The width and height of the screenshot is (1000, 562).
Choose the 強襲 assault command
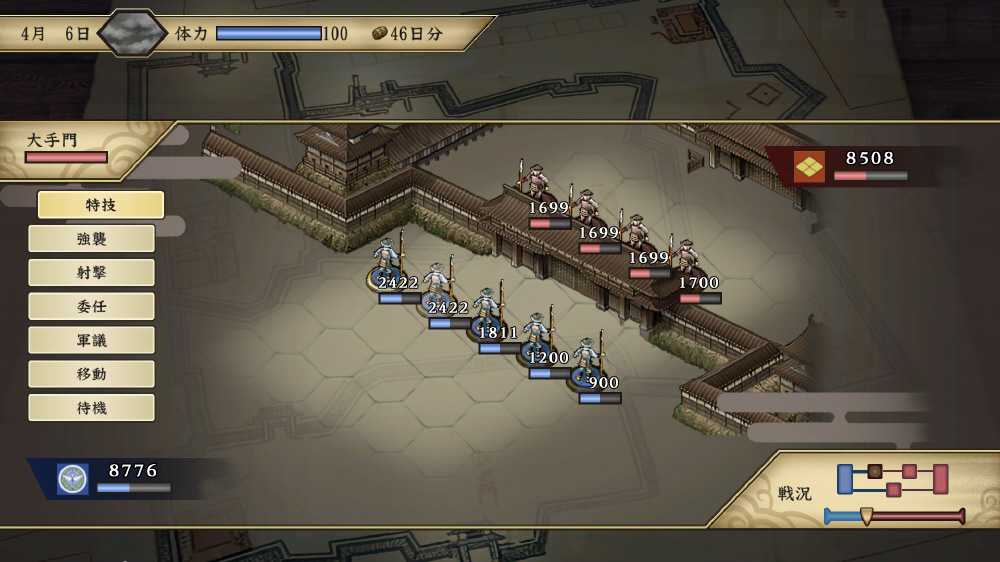point(91,239)
